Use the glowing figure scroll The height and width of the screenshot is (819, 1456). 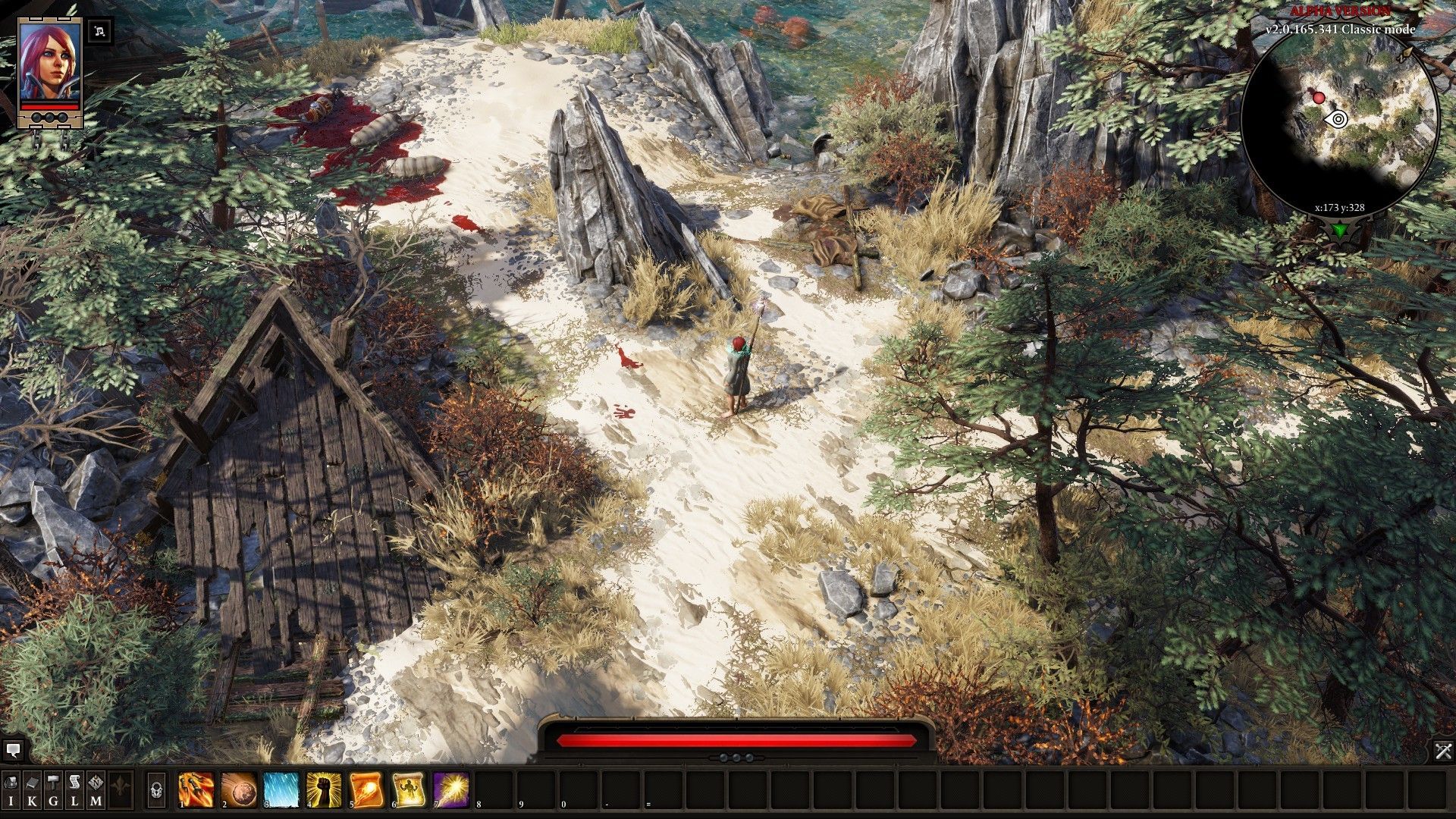pyautogui.click(x=409, y=789)
